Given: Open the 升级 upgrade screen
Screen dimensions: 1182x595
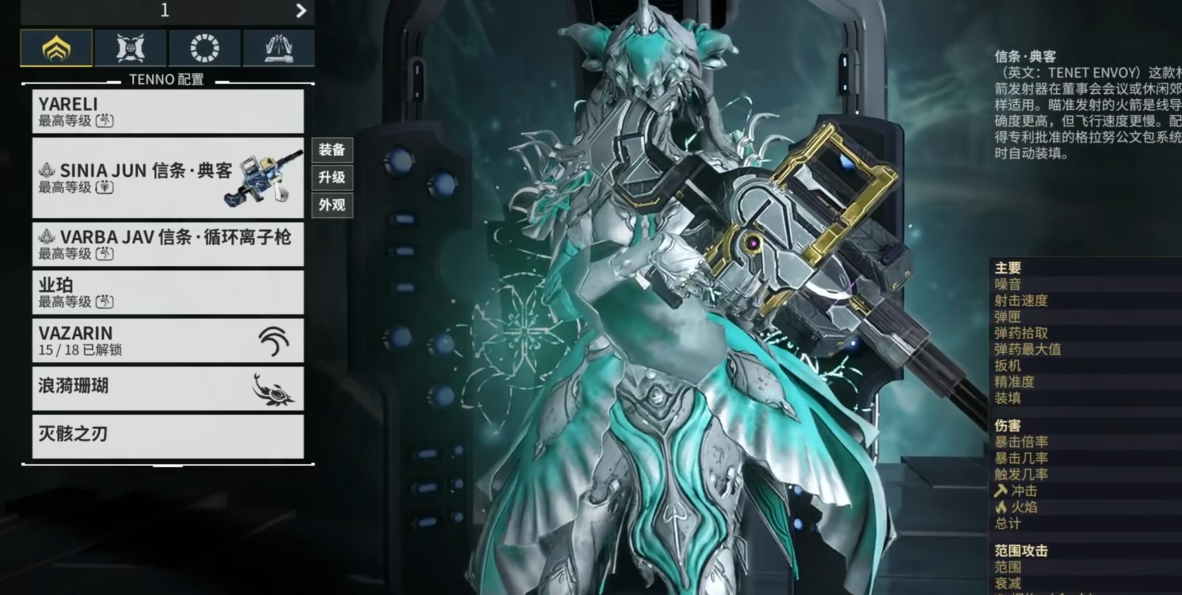Looking at the screenshot, I should (332, 178).
